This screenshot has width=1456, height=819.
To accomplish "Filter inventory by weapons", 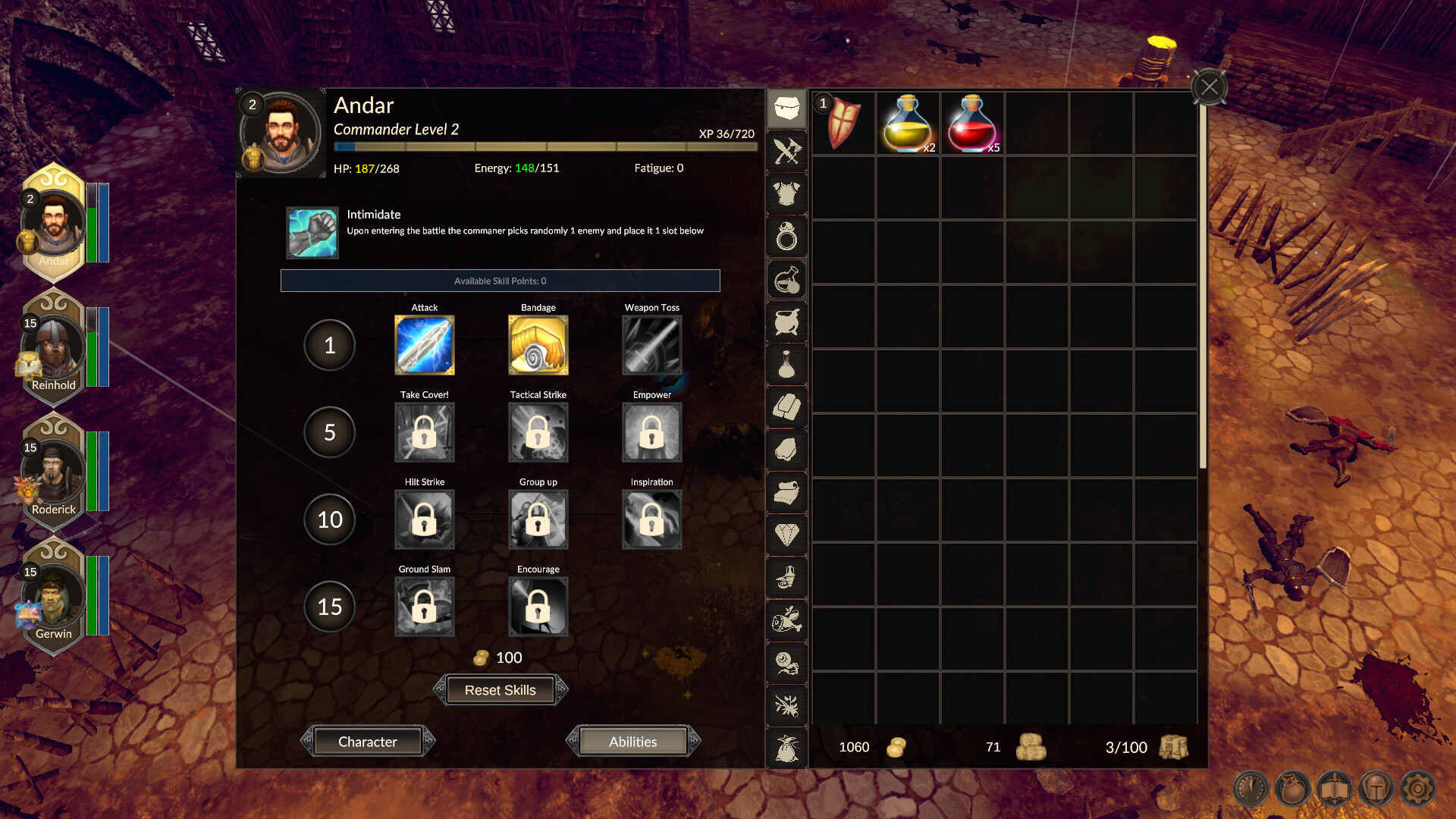I will point(786,152).
